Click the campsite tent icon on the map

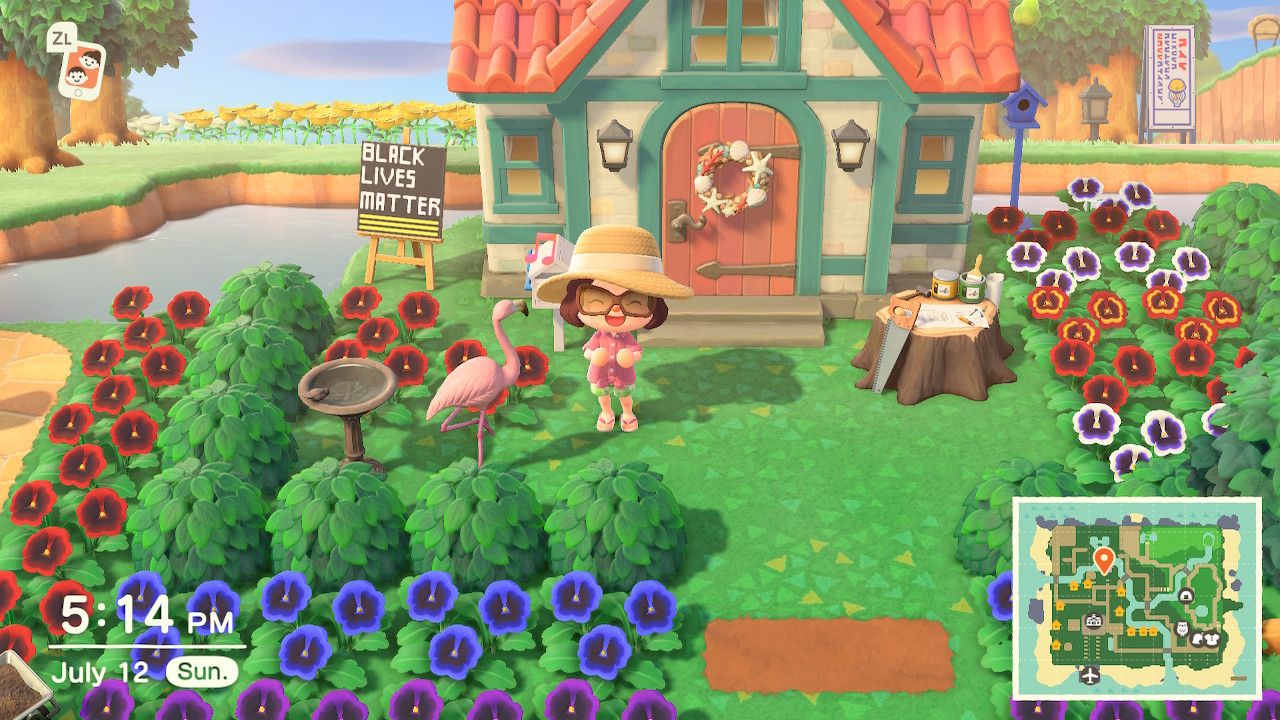(x=1185, y=595)
